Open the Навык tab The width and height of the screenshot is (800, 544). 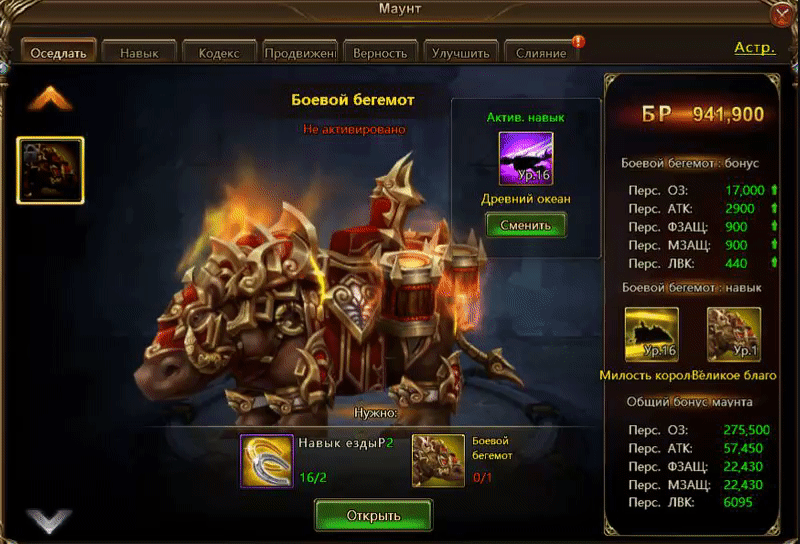pyautogui.click(x=138, y=52)
